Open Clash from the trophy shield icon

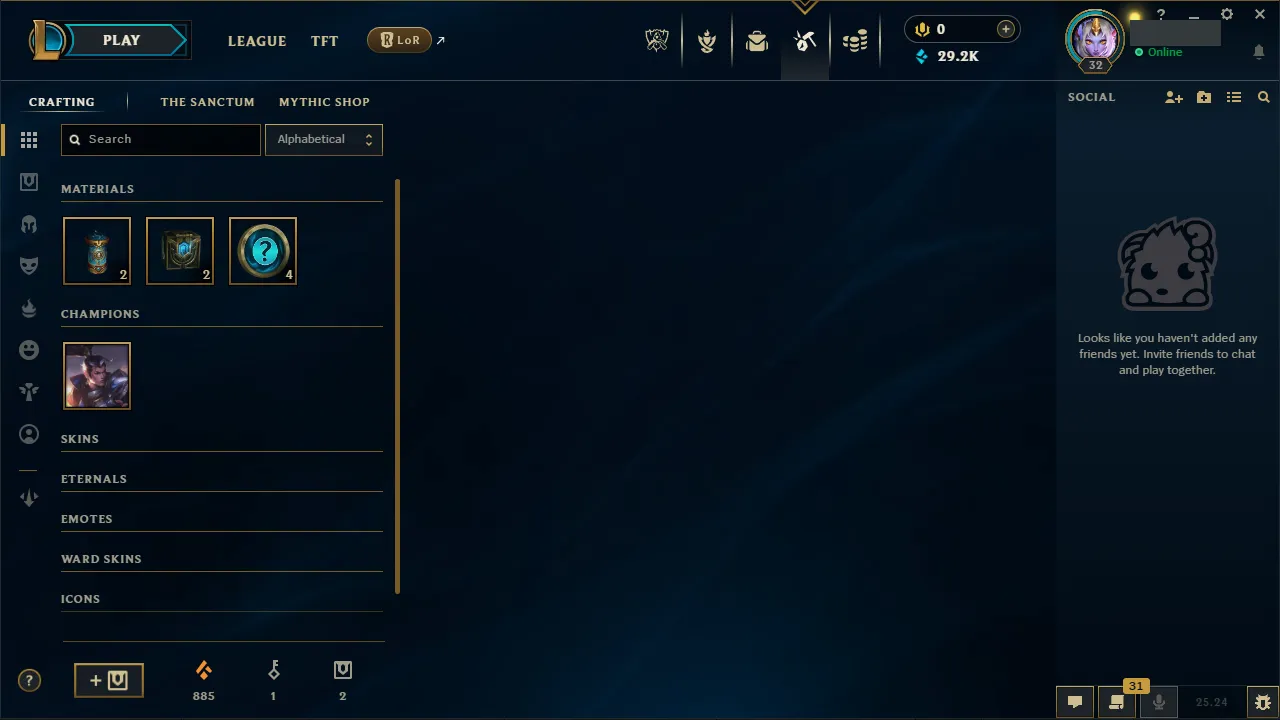[707, 40]
